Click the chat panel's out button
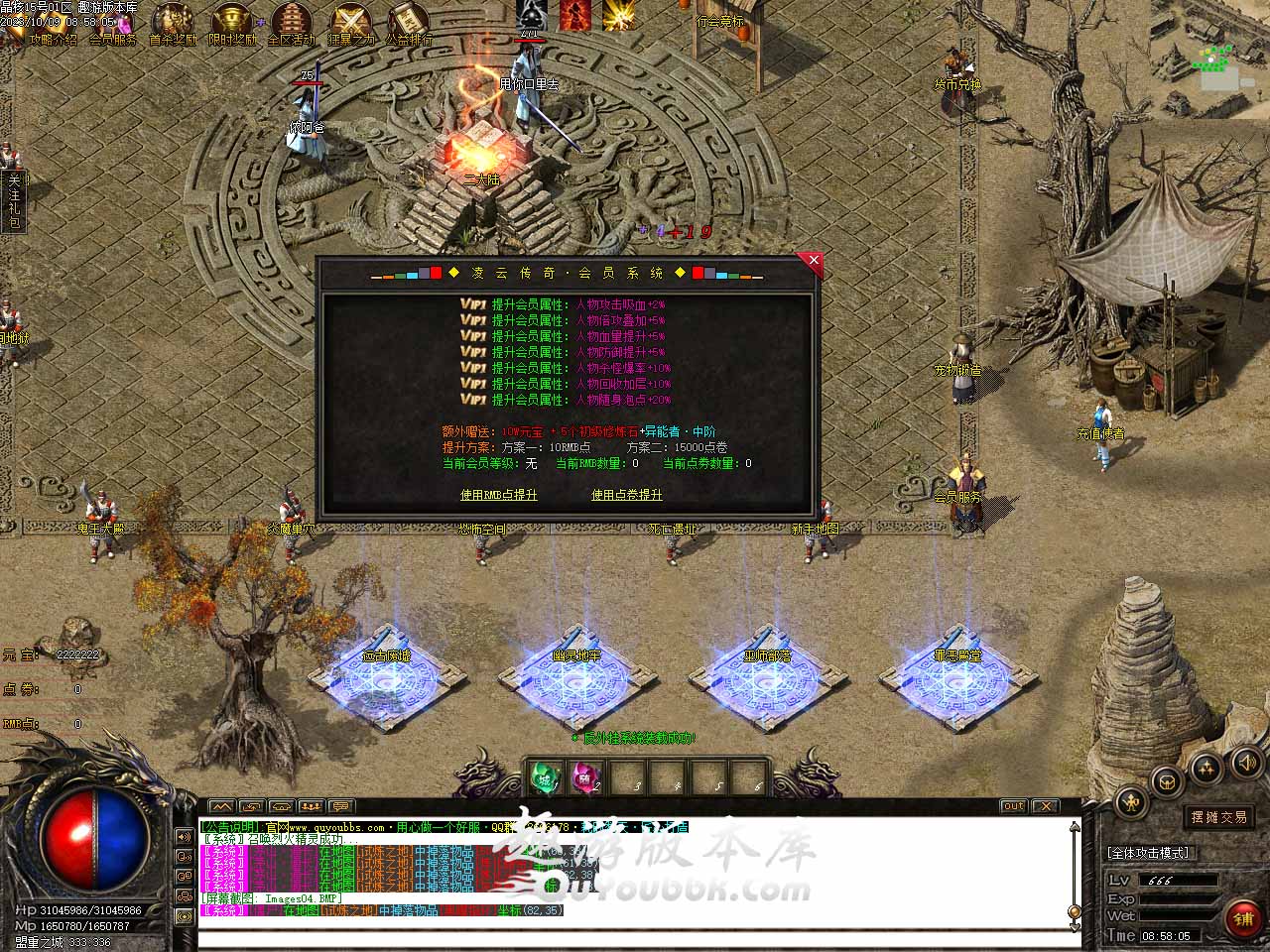The width and height of the screenshot is (1270, 952). [1012, 806]
